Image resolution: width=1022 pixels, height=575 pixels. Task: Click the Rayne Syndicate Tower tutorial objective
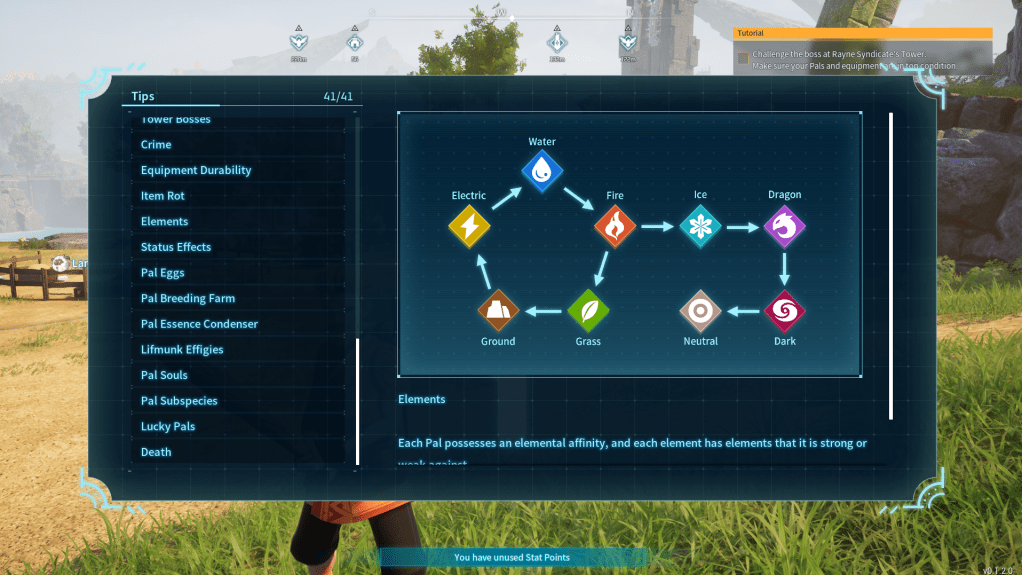pyautogui.click(x=848, y=59)
